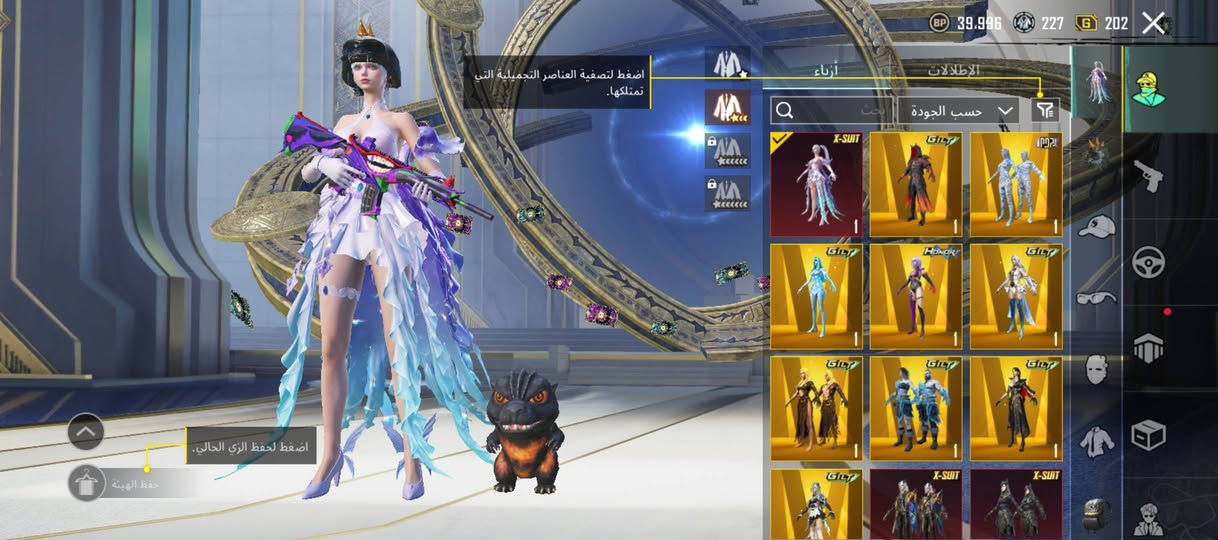The width and height of the screenshot is (1218, 540).
Task: Choose the red-haired black armor Gilt outfit
Action: click(916, 185)
